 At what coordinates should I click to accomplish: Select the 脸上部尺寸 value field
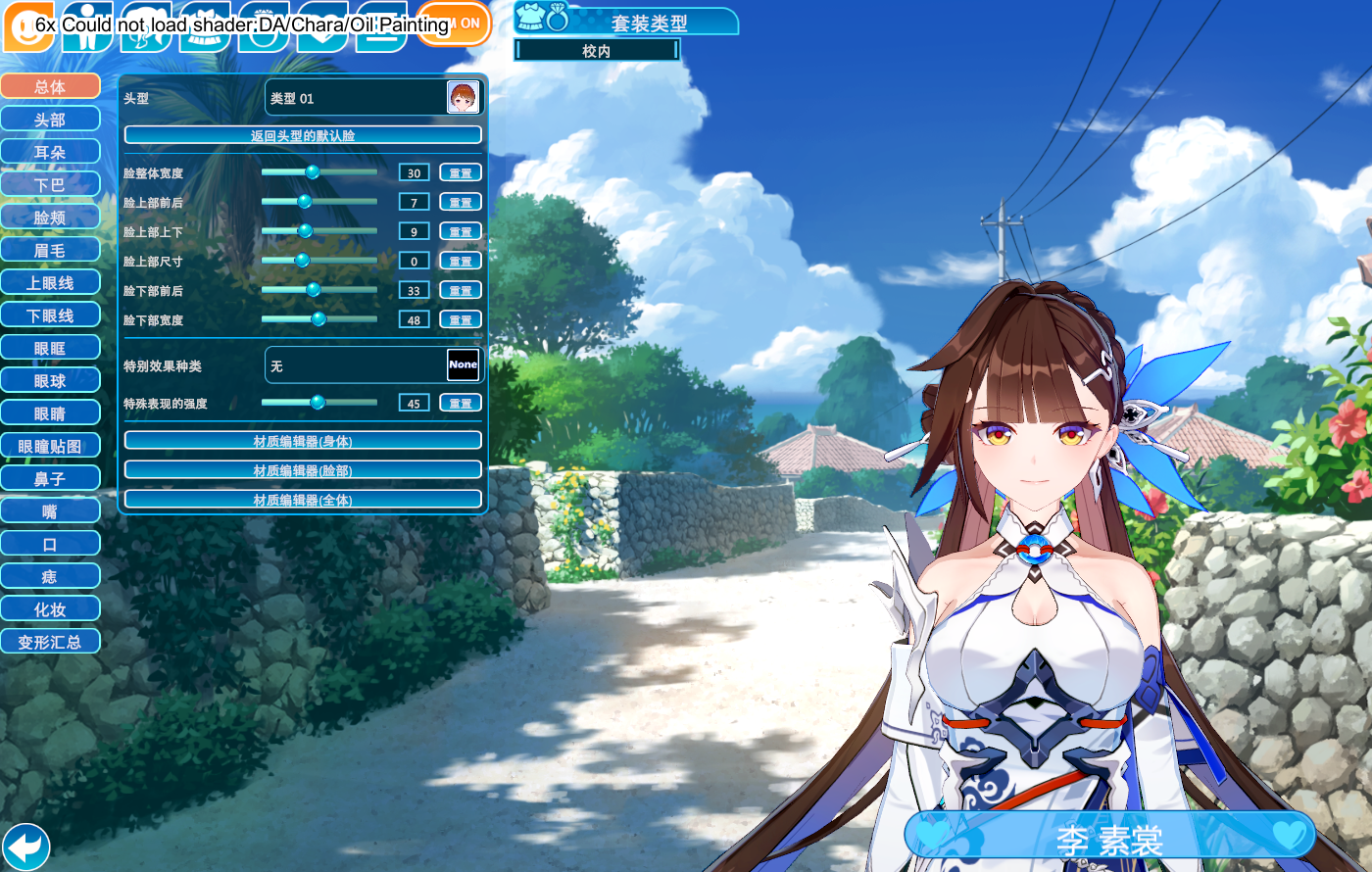[414, 262]
